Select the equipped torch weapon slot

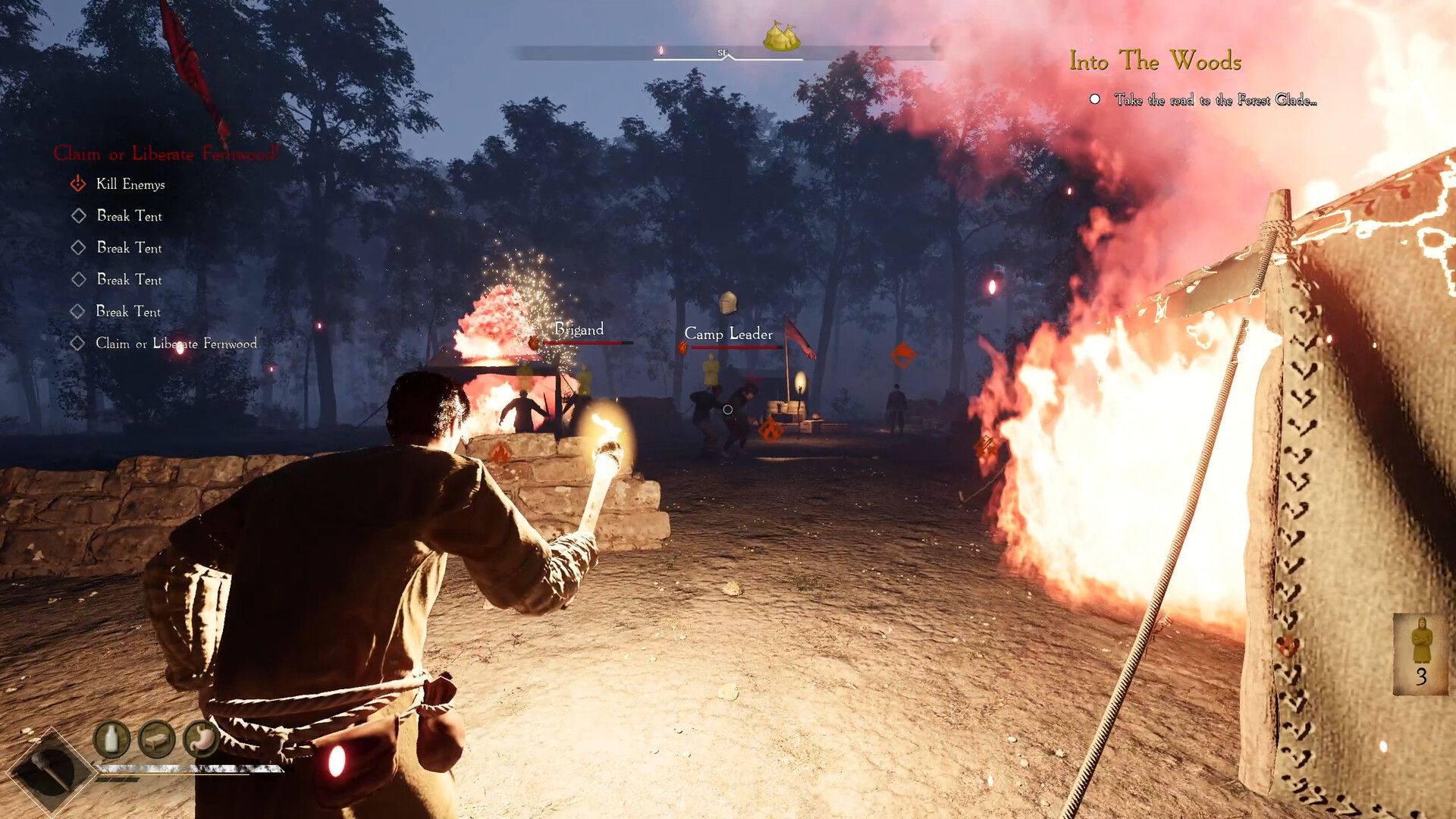50,771
